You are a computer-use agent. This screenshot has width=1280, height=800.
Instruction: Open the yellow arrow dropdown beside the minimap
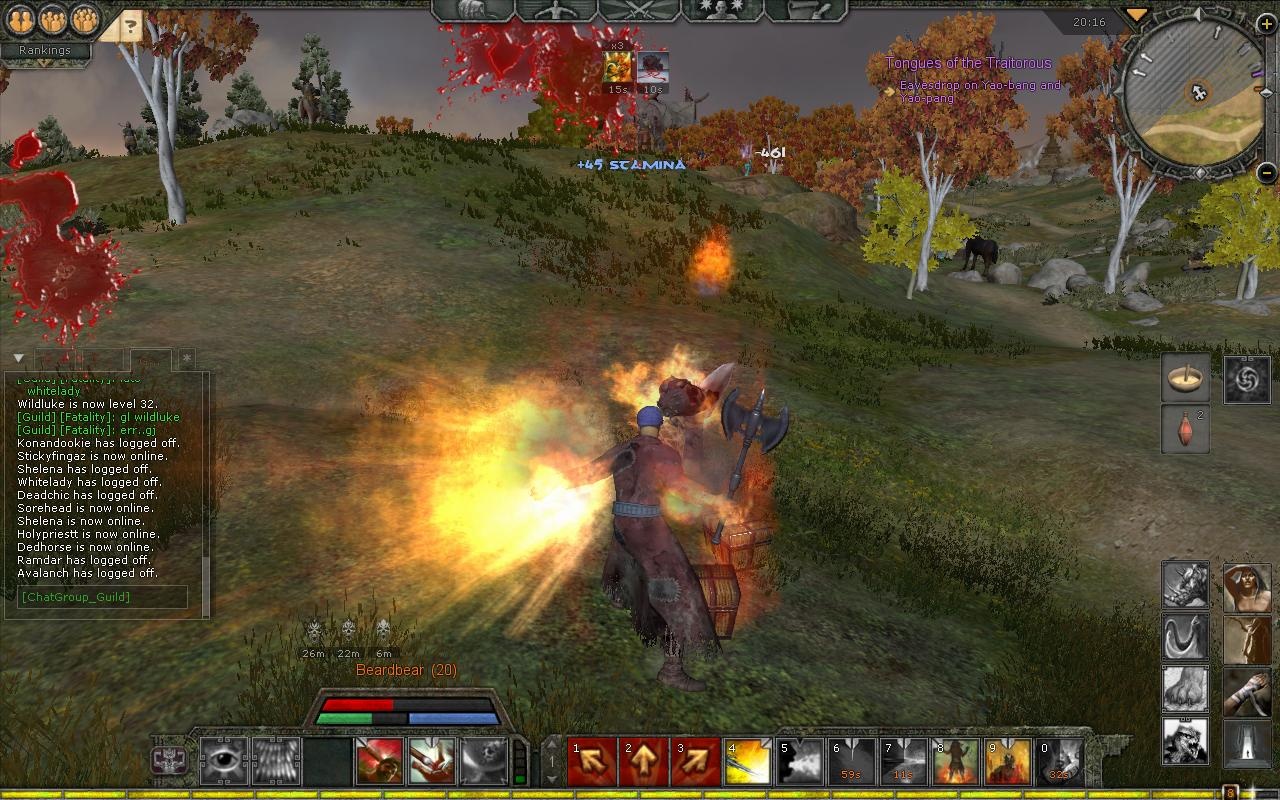click(x=1136, y=14)
